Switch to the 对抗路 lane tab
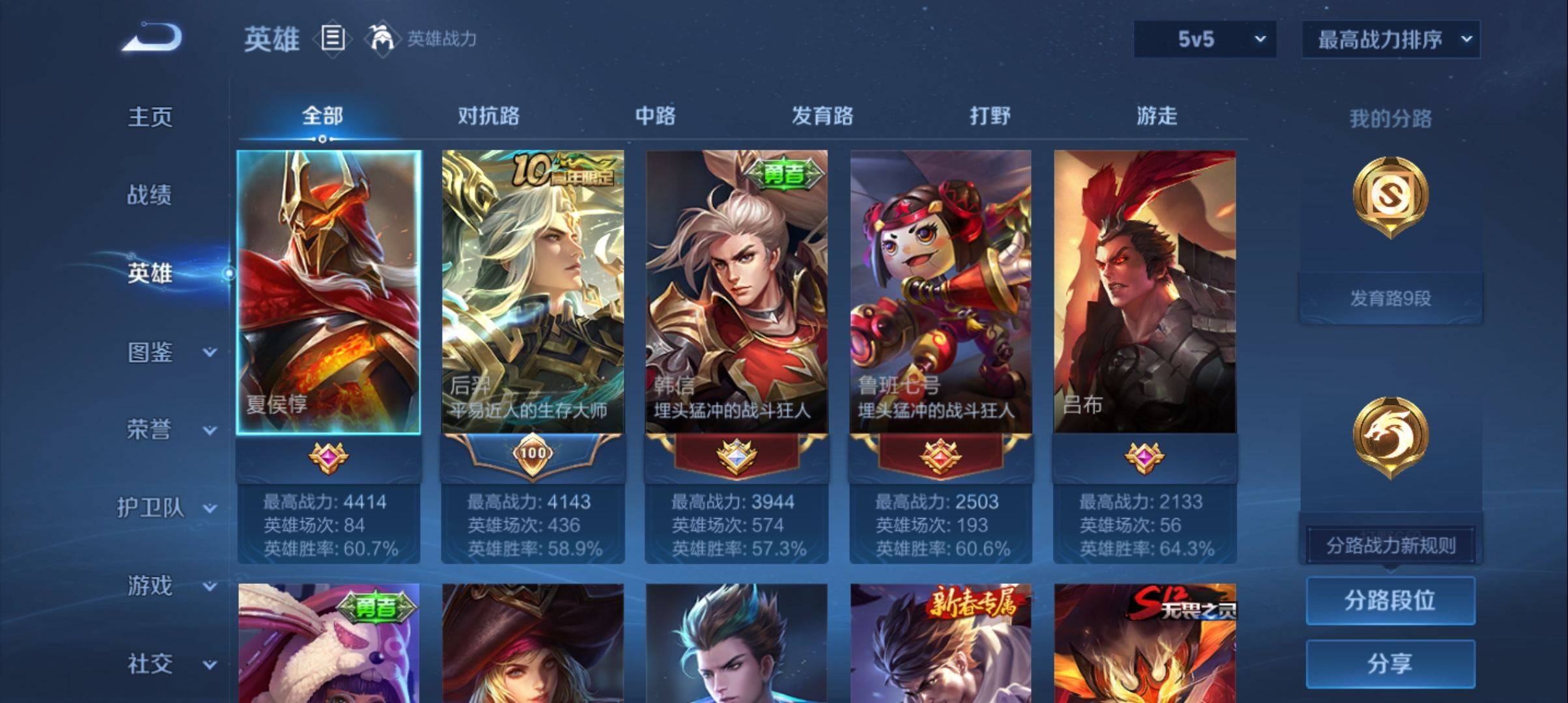Viewport: 1568px width, 703px height. pos(488,116)
